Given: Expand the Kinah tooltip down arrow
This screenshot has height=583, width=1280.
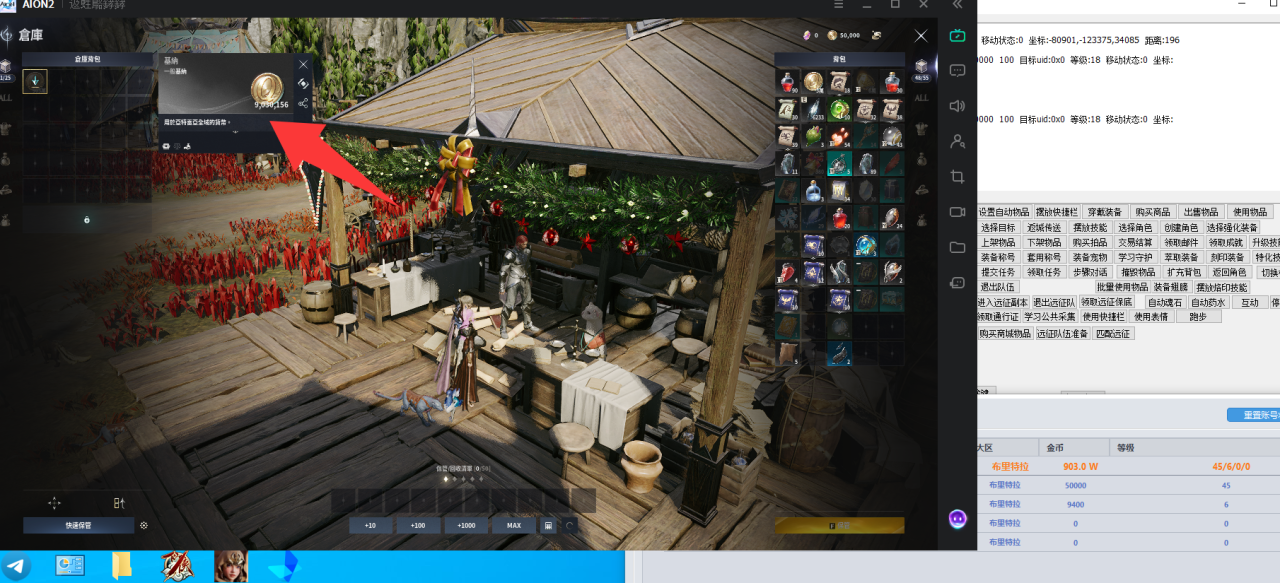Looking at the screenshot, I should (235, 131).
